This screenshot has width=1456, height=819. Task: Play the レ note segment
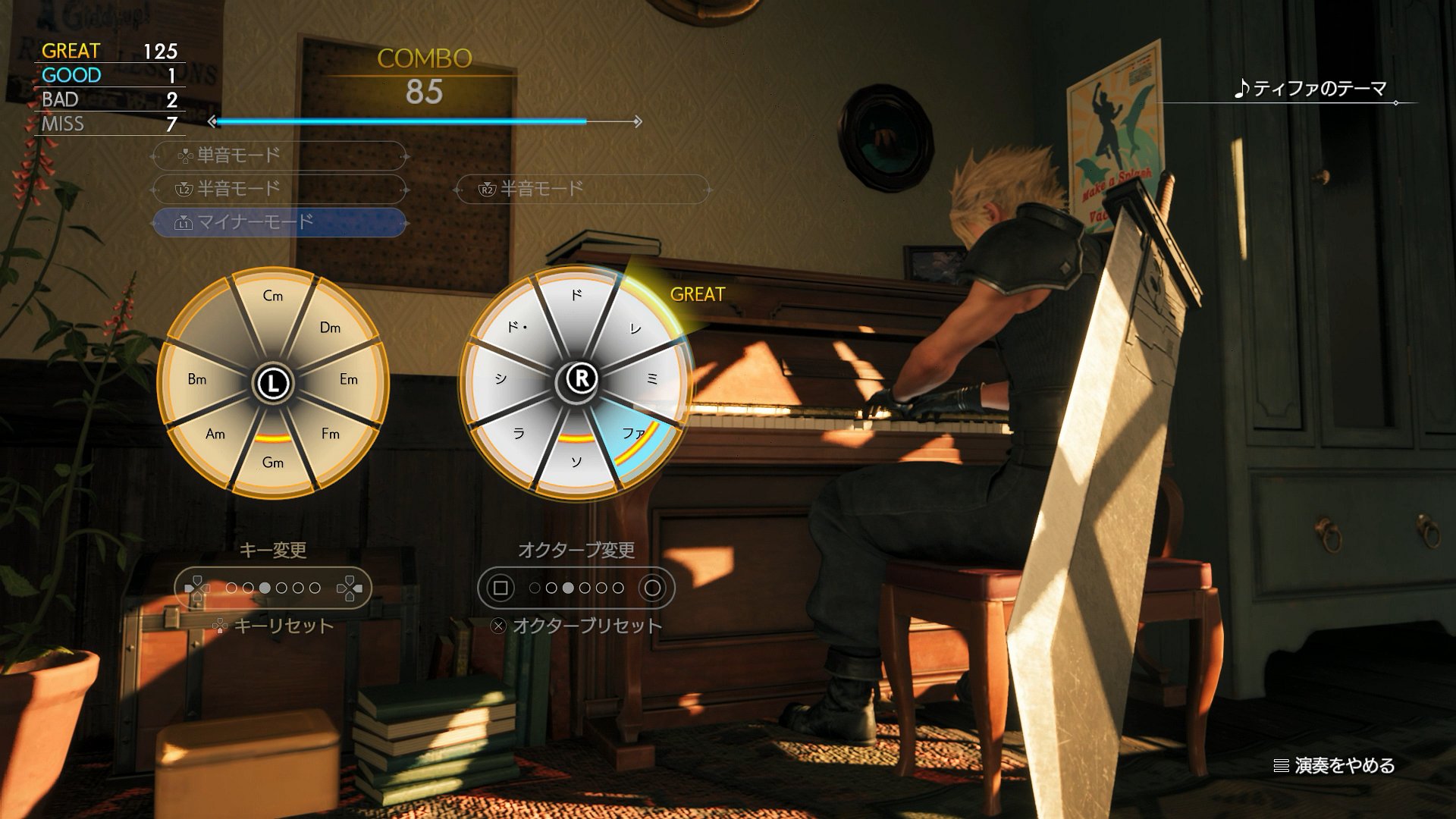pos(635,328)
